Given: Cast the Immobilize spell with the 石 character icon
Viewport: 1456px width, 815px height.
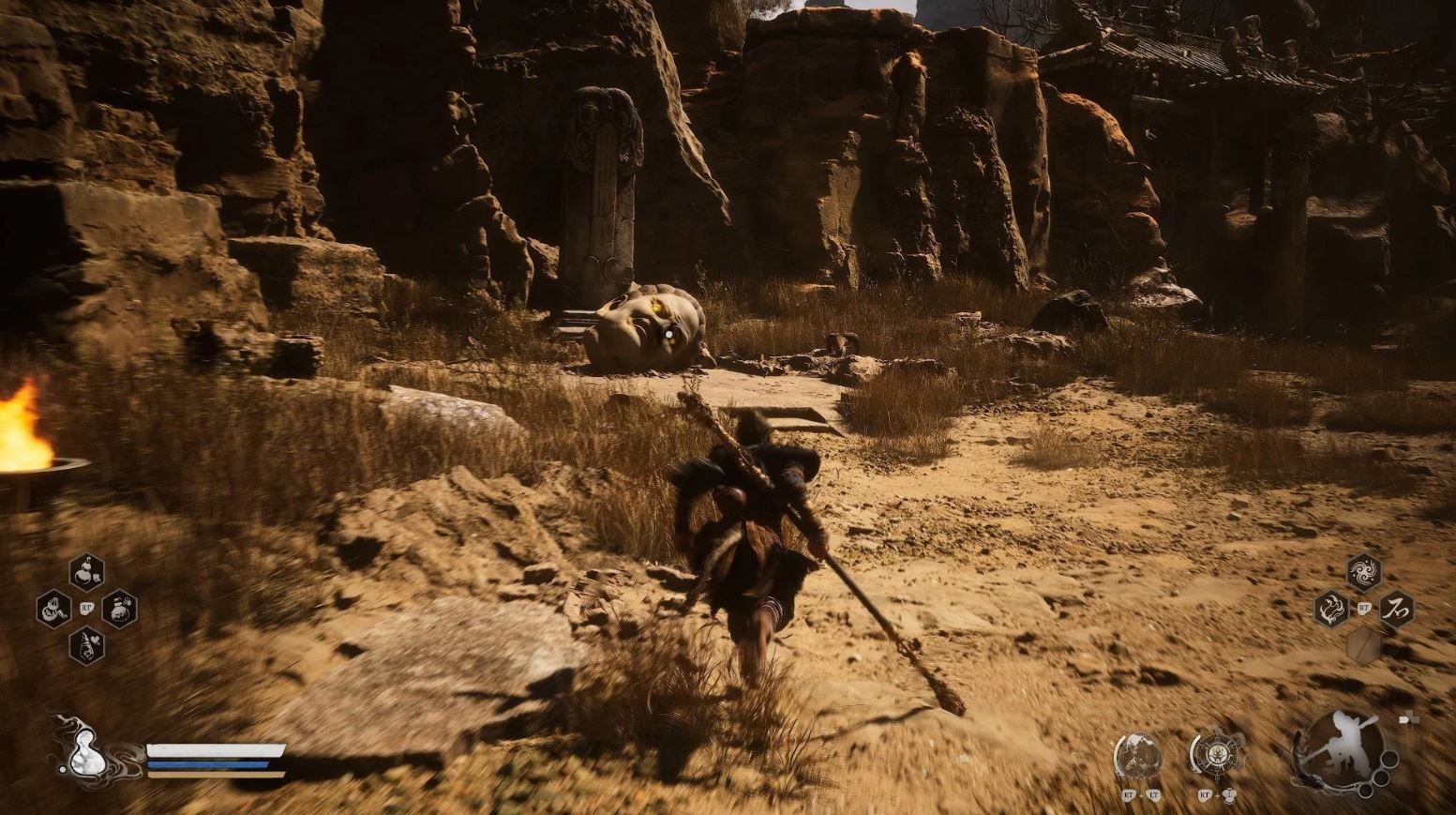Looking at the screenshot, I should tap(1397, 609).
